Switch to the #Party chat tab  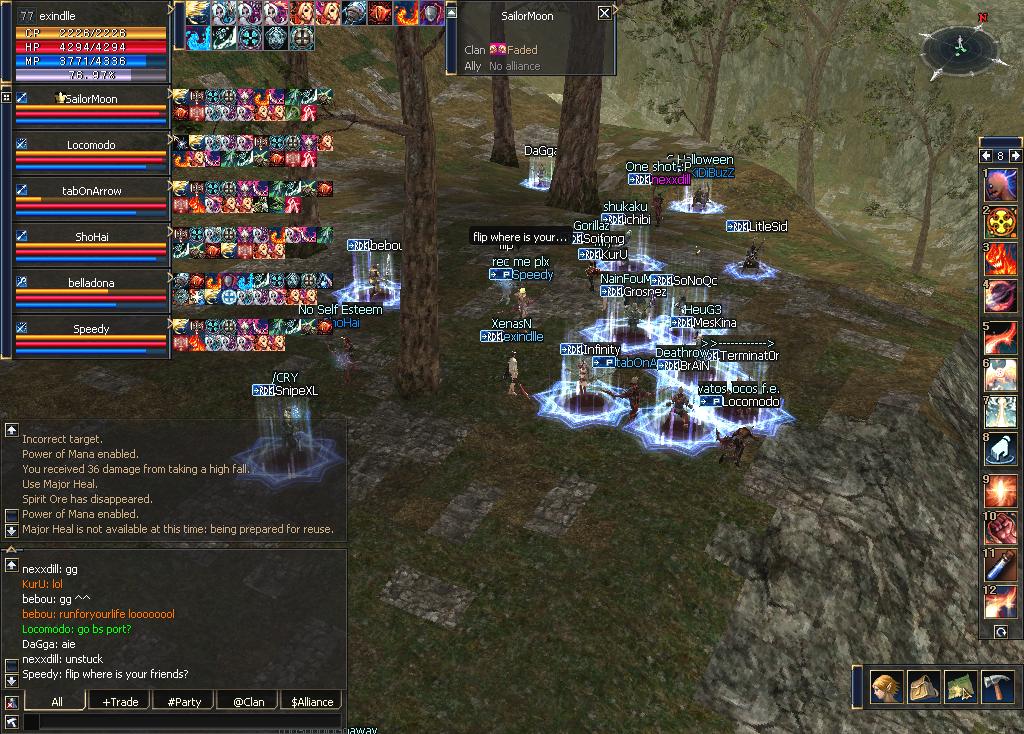point(184,702)
